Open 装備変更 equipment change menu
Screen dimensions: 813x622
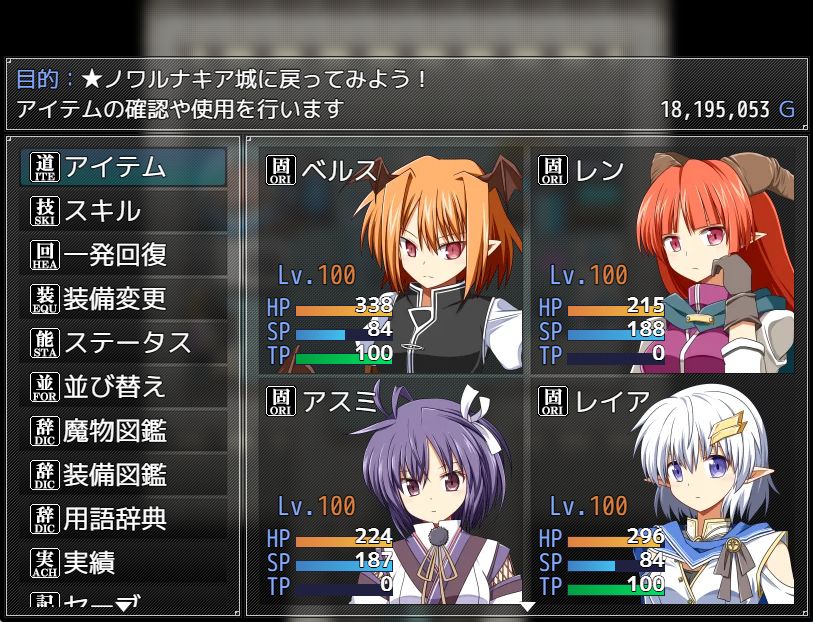tap(123, 299)
